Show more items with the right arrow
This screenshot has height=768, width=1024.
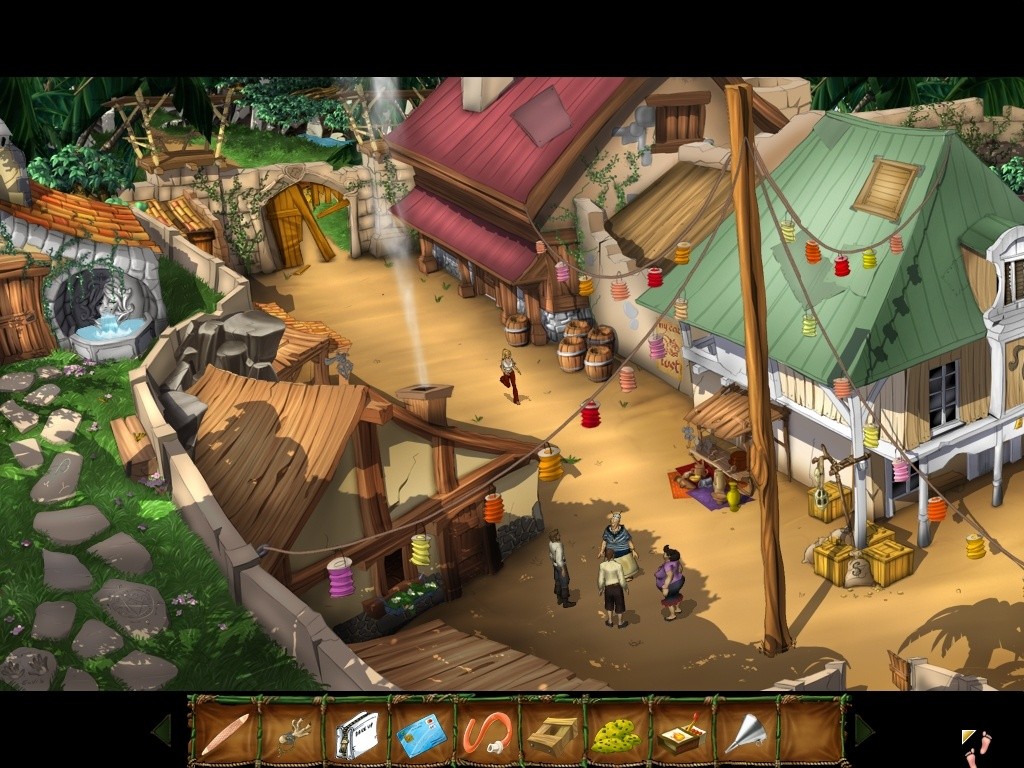(x=863, y=731)
